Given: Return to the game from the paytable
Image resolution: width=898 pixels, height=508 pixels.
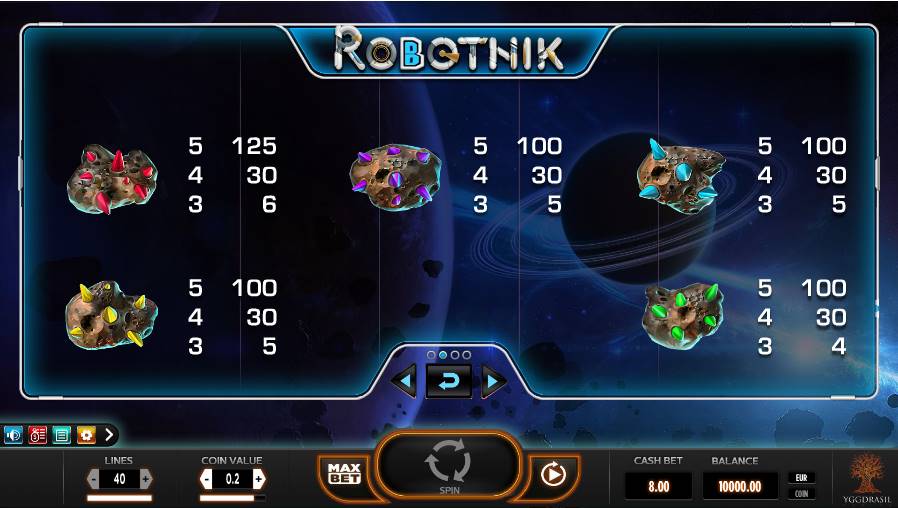Looking at the screenshot, I should [x=448, y=381].
